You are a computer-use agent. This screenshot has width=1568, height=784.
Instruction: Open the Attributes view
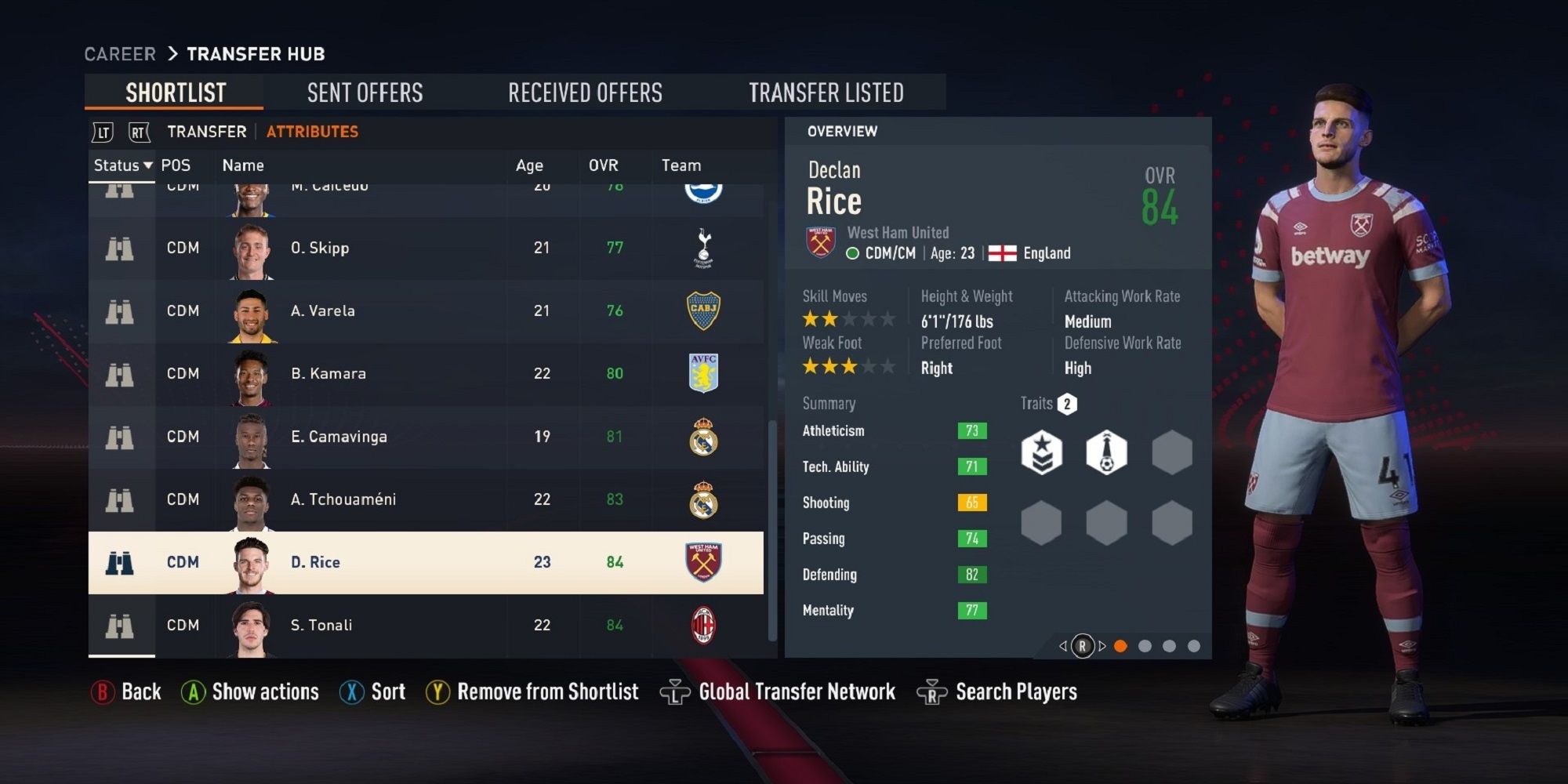tap(311, 132)
